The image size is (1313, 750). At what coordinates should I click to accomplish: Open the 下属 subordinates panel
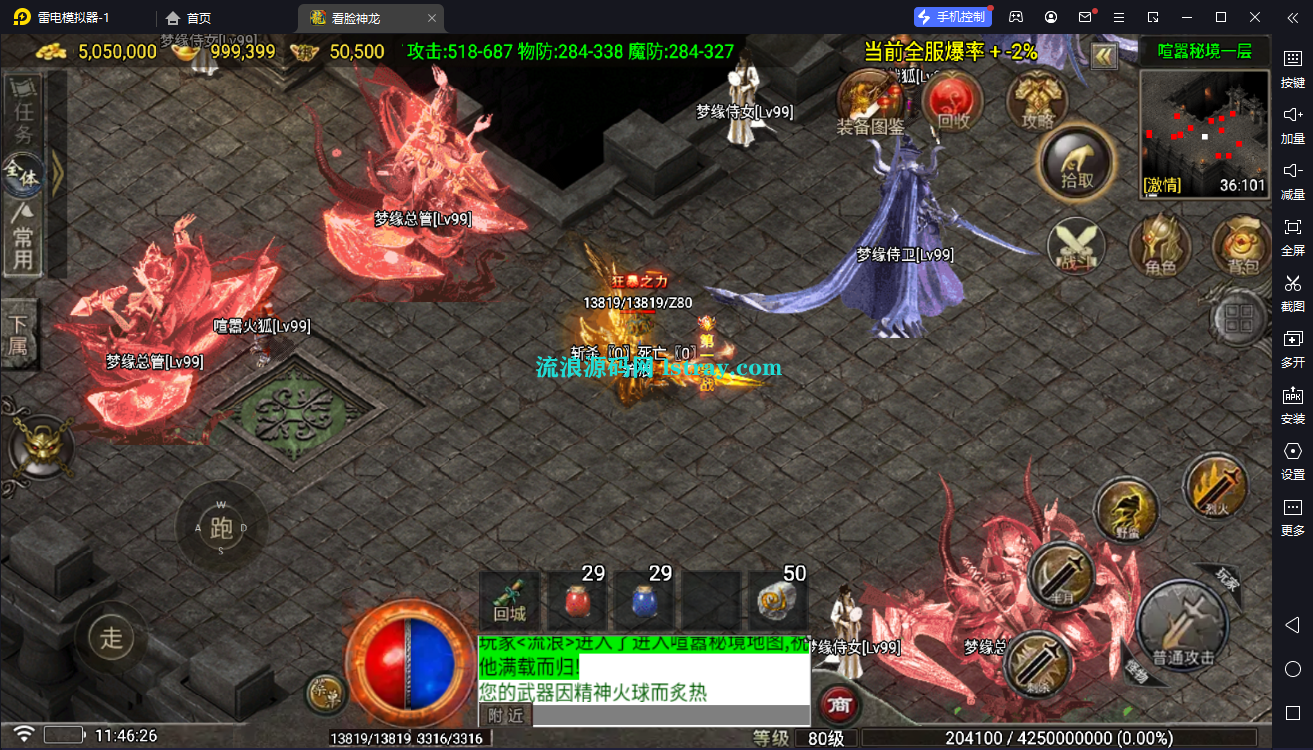pyautogui.click(x=20, y=334)
